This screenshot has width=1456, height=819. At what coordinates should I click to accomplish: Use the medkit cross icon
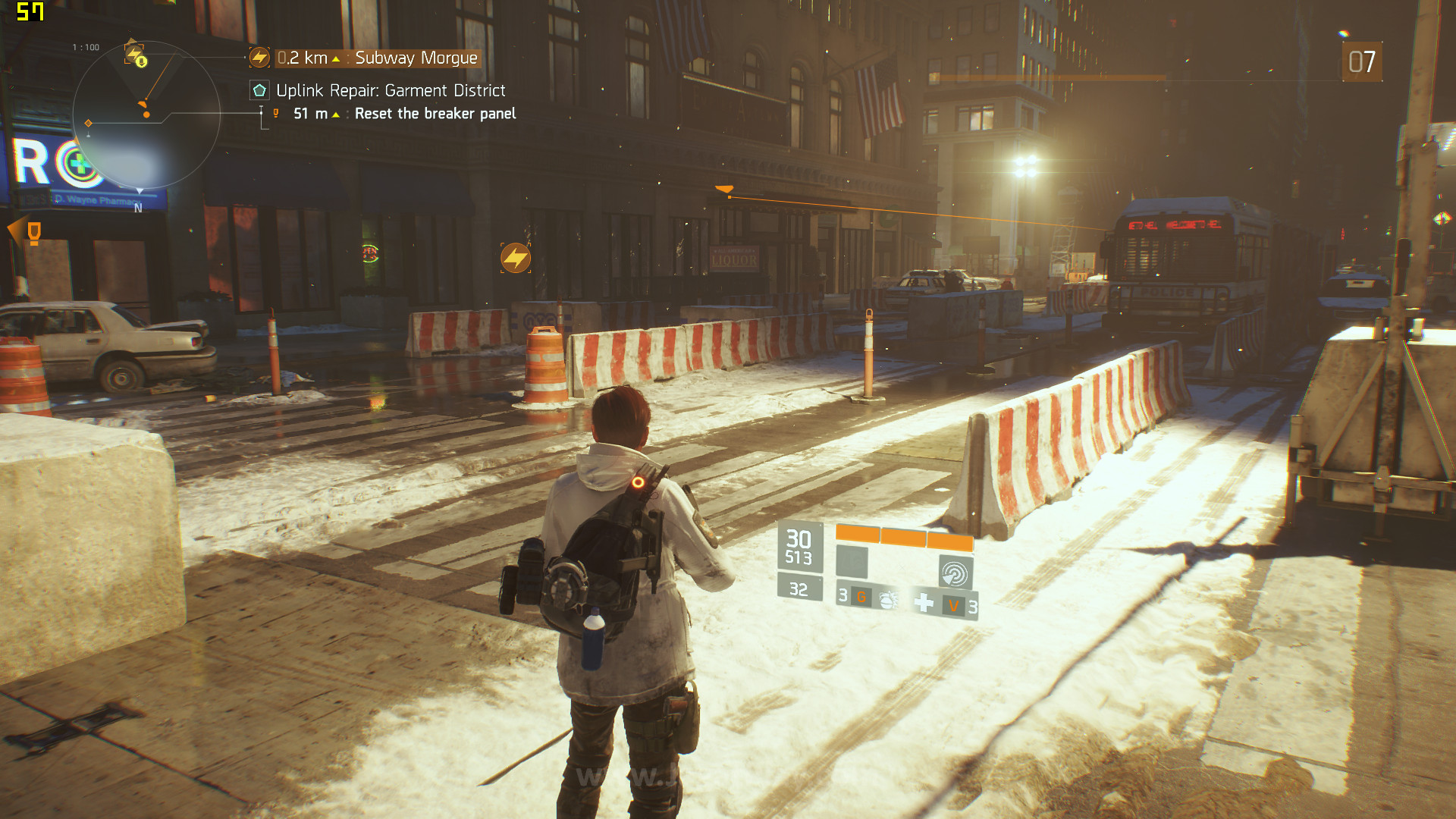(x=924, y=603)
